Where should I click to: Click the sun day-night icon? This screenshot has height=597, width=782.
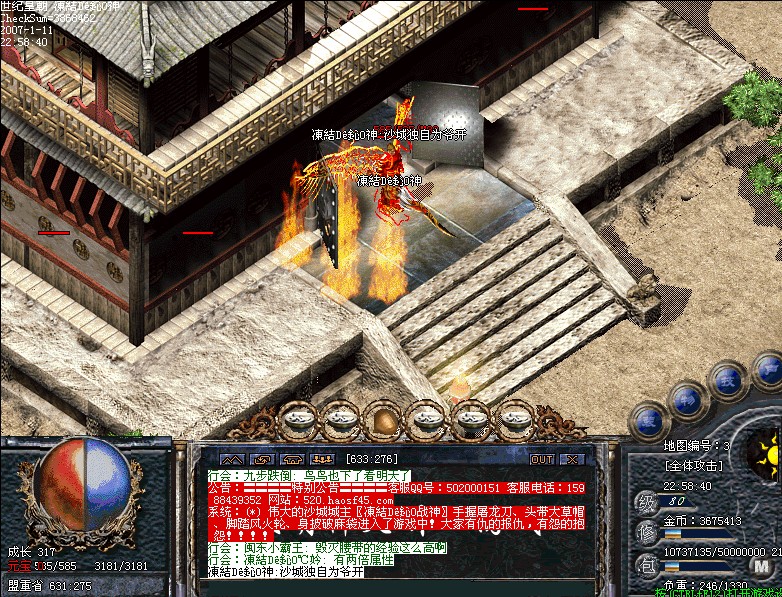[767, 456]
